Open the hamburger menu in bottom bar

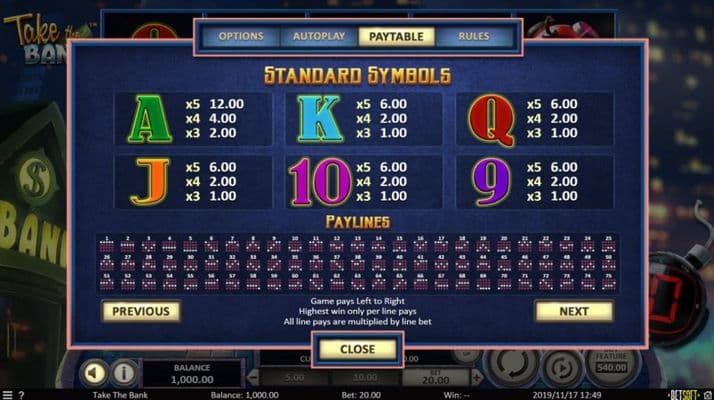coord(7,395)
